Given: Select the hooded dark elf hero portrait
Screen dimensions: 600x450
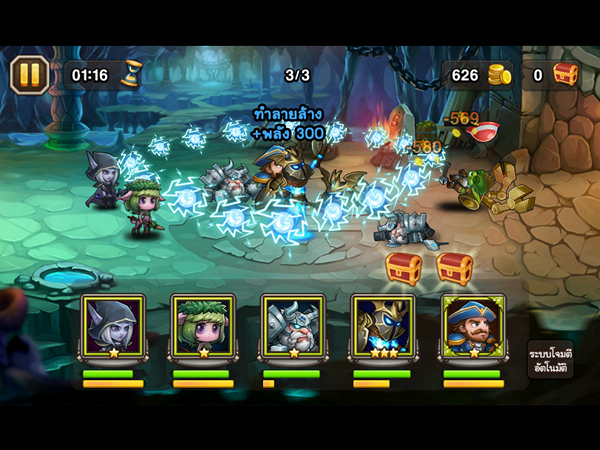Looking at the screenshot, I should [112, 326].
